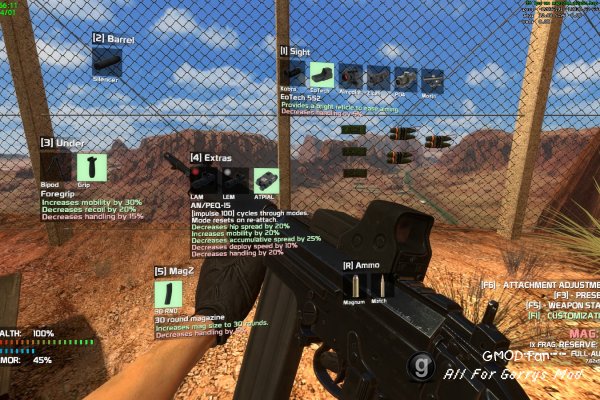Select the EoTech sight icon

pyautogui.click(x=321, y=75)
